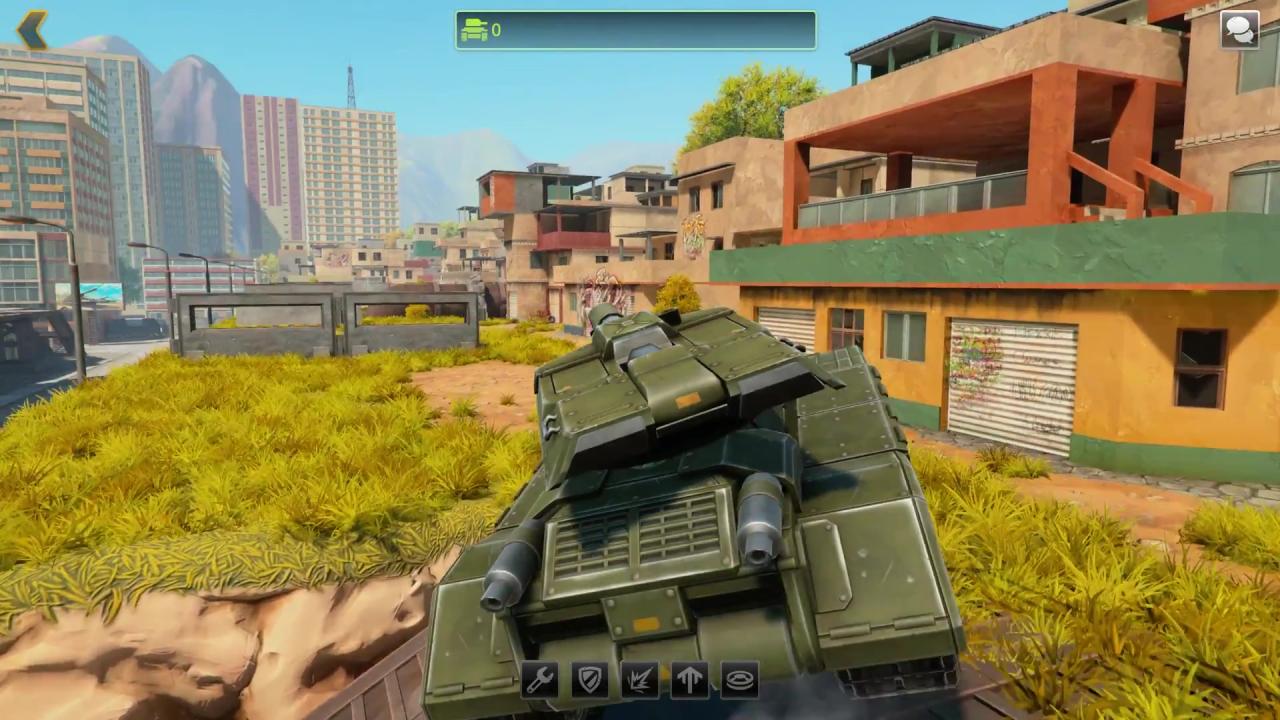Click the tank silhouette on the score counter
This screenshot has width=1280, height=720.
[477, 30]
